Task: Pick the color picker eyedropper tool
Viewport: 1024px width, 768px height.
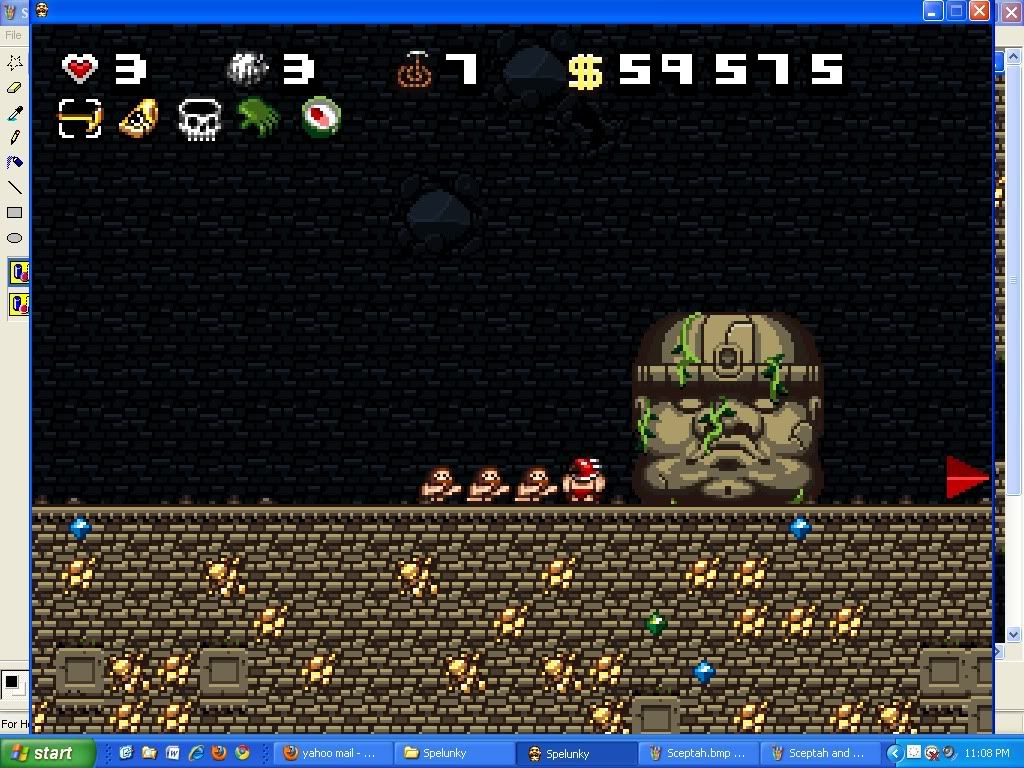Action: coord(14,113)
